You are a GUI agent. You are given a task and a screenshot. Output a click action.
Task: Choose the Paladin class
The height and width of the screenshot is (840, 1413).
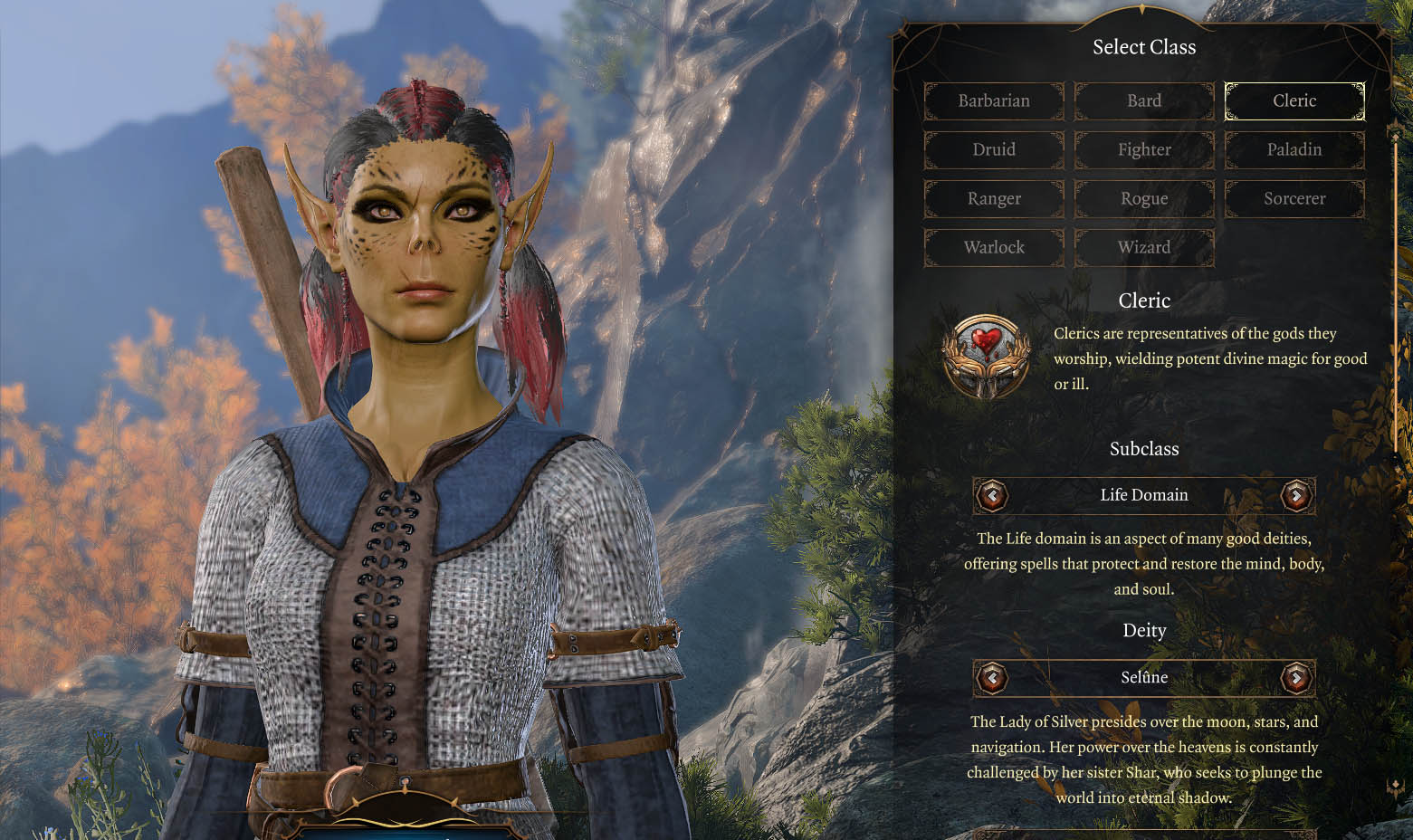[x=1294, y=149]
